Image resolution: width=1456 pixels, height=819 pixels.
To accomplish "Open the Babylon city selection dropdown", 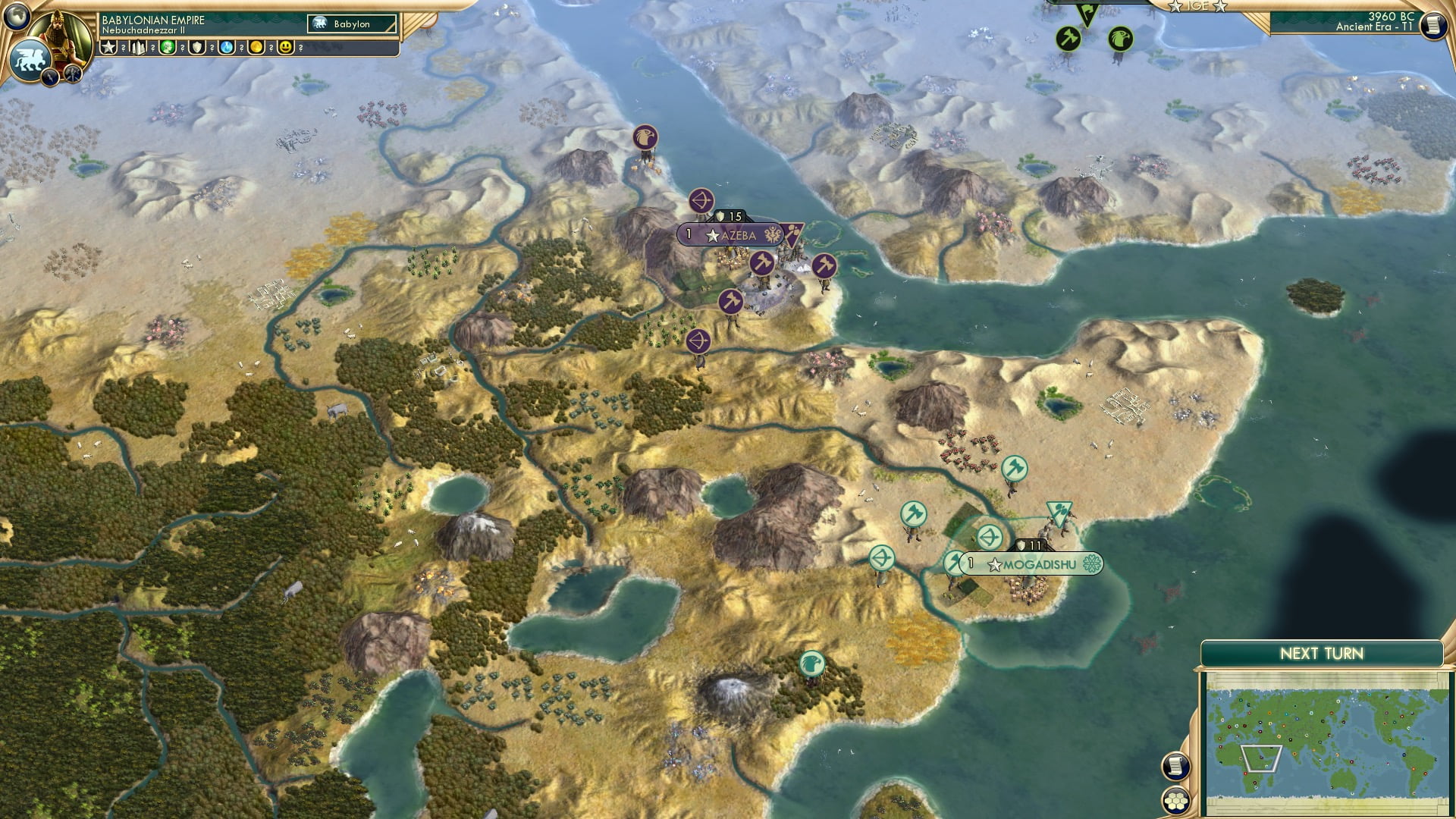I will coord(353,24).
